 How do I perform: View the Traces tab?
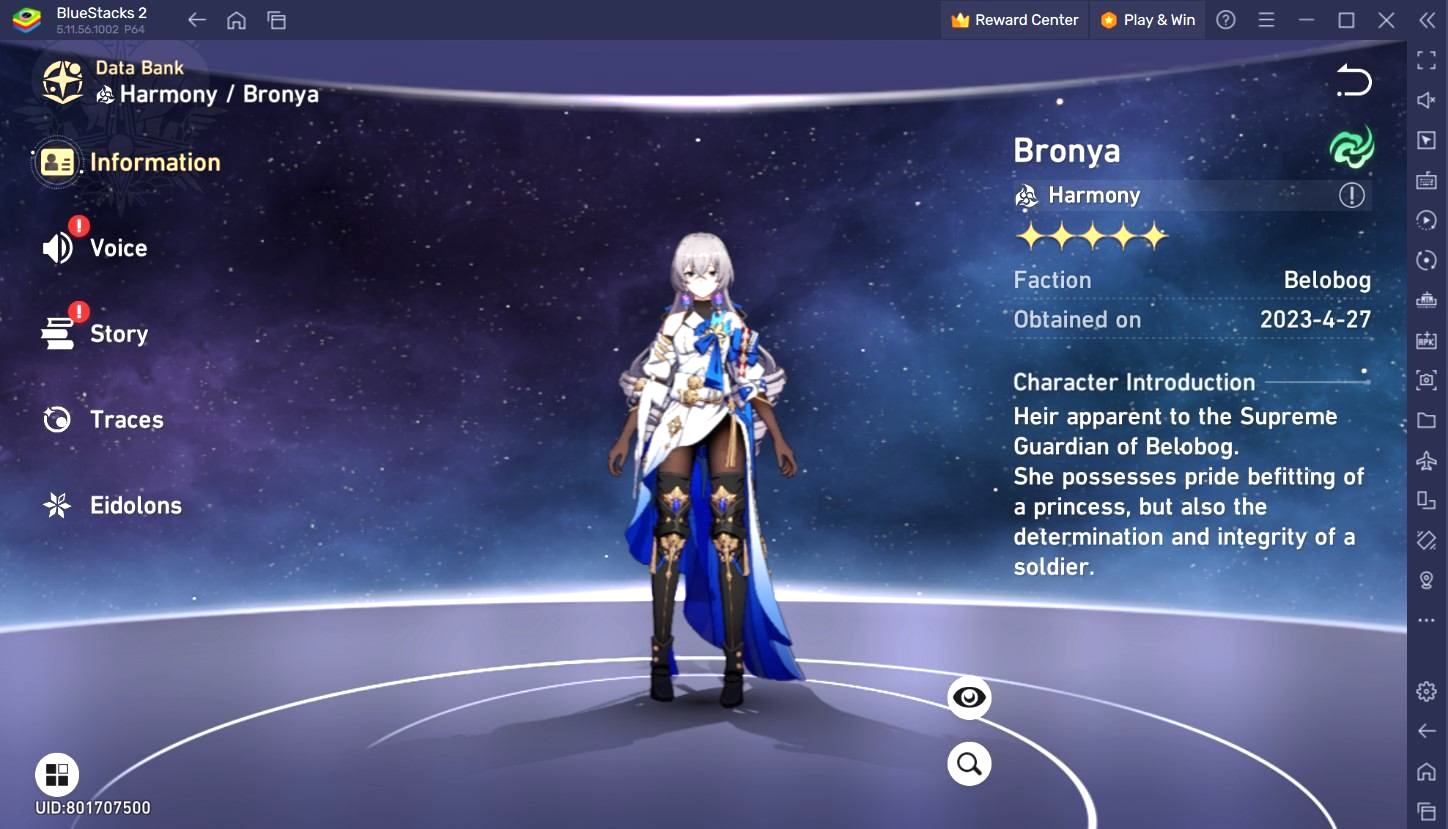104,420
